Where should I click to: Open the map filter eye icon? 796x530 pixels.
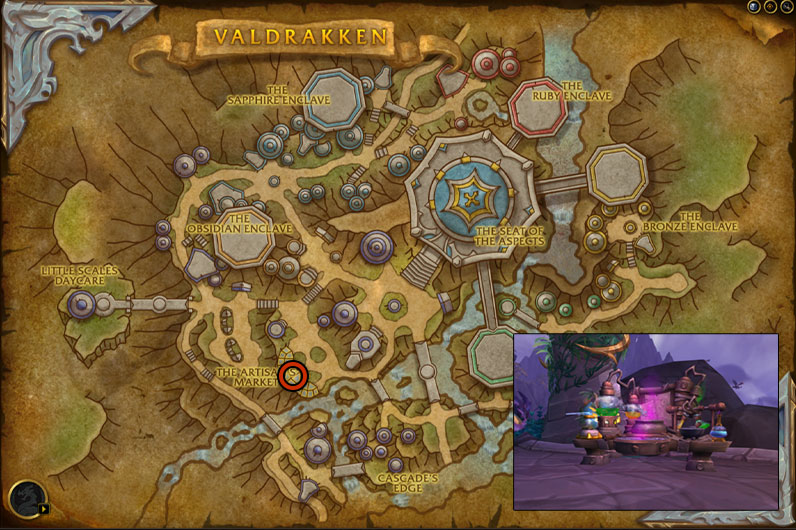[x=771, y=7]
